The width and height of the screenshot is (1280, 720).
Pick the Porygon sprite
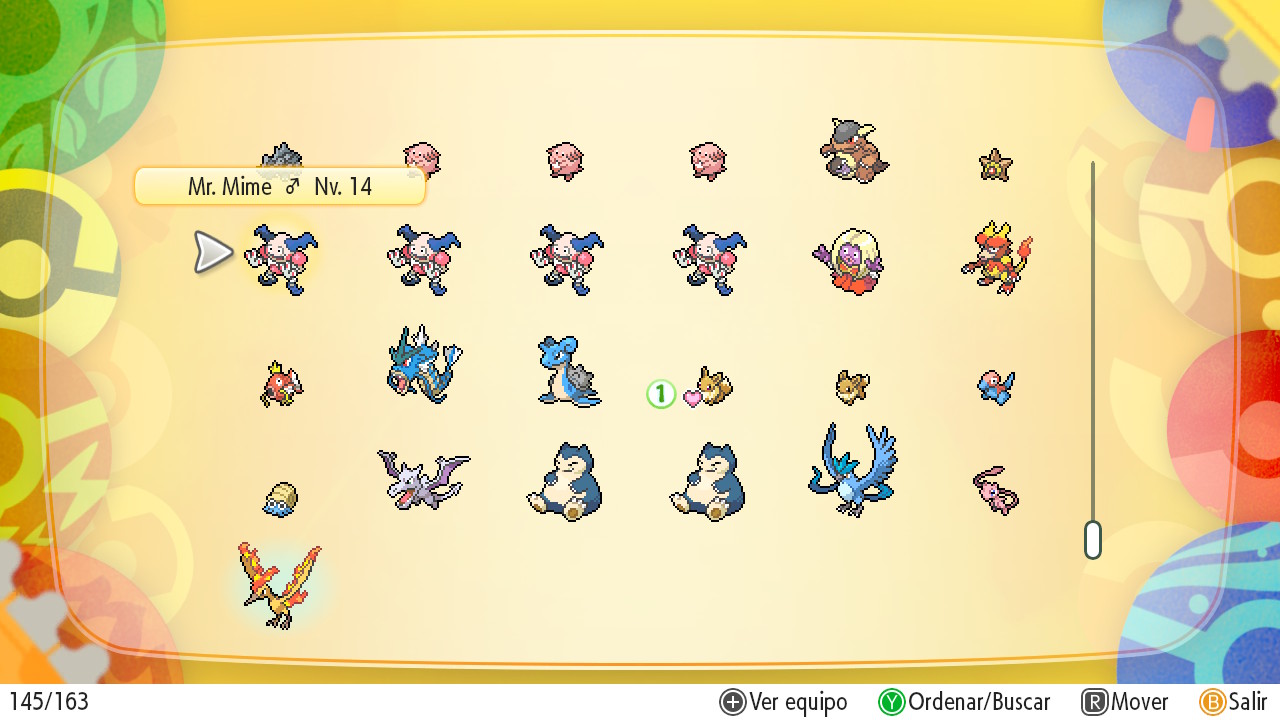pyautogui.click(x=996, y=387)
